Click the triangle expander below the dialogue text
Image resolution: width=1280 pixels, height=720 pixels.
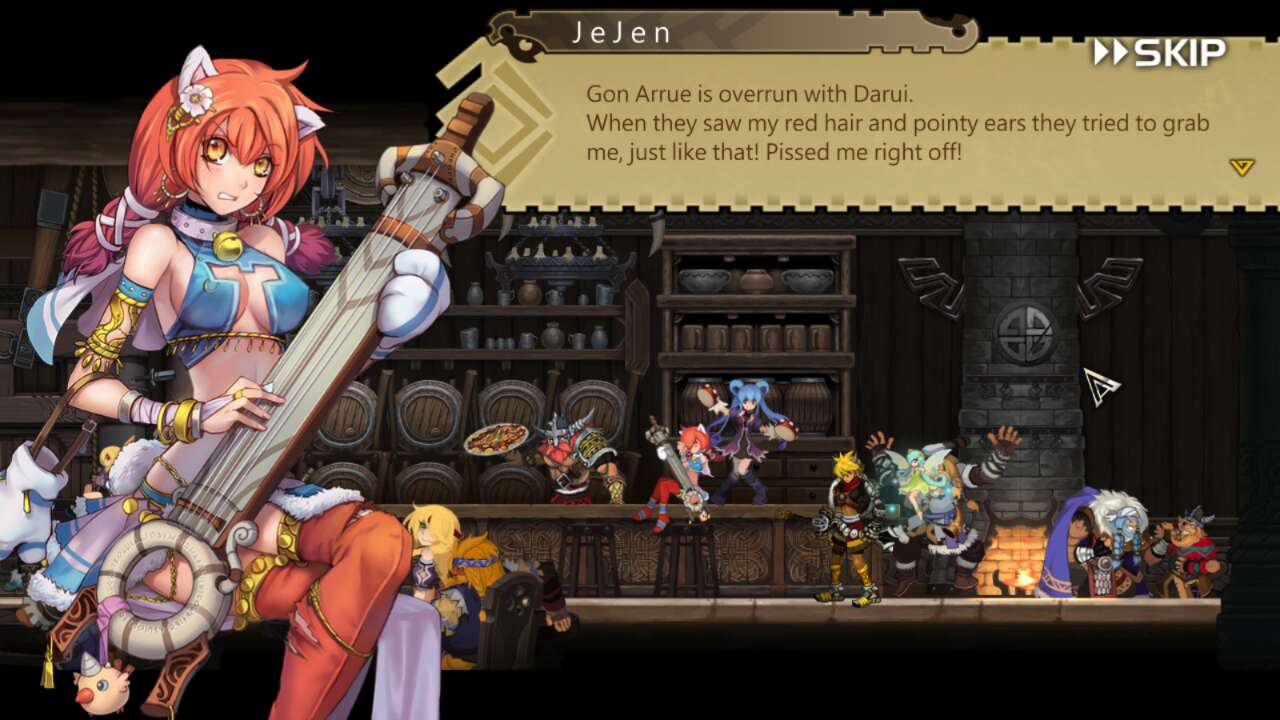pyautogui.click(x=1240, y=169)
